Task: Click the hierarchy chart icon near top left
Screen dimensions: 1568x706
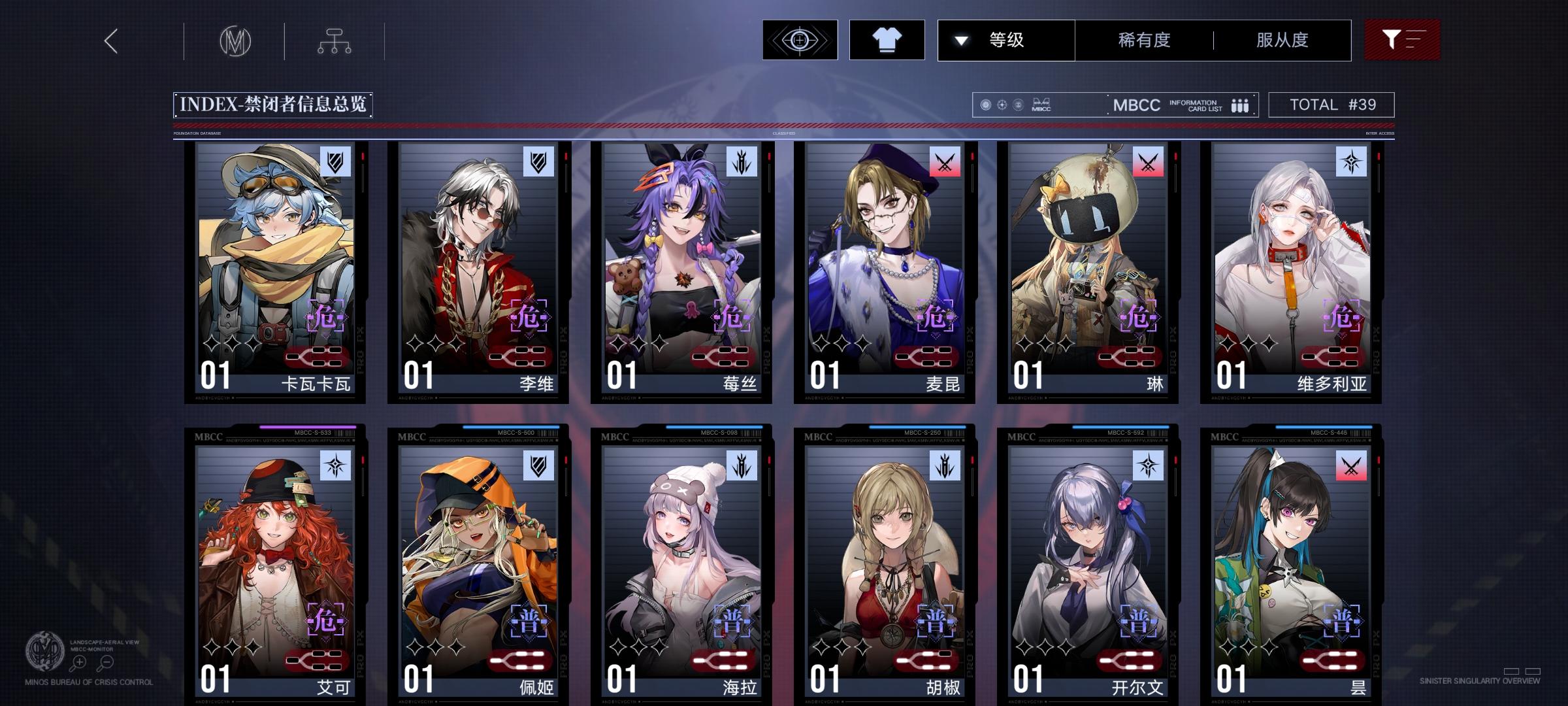Action: 335,41
